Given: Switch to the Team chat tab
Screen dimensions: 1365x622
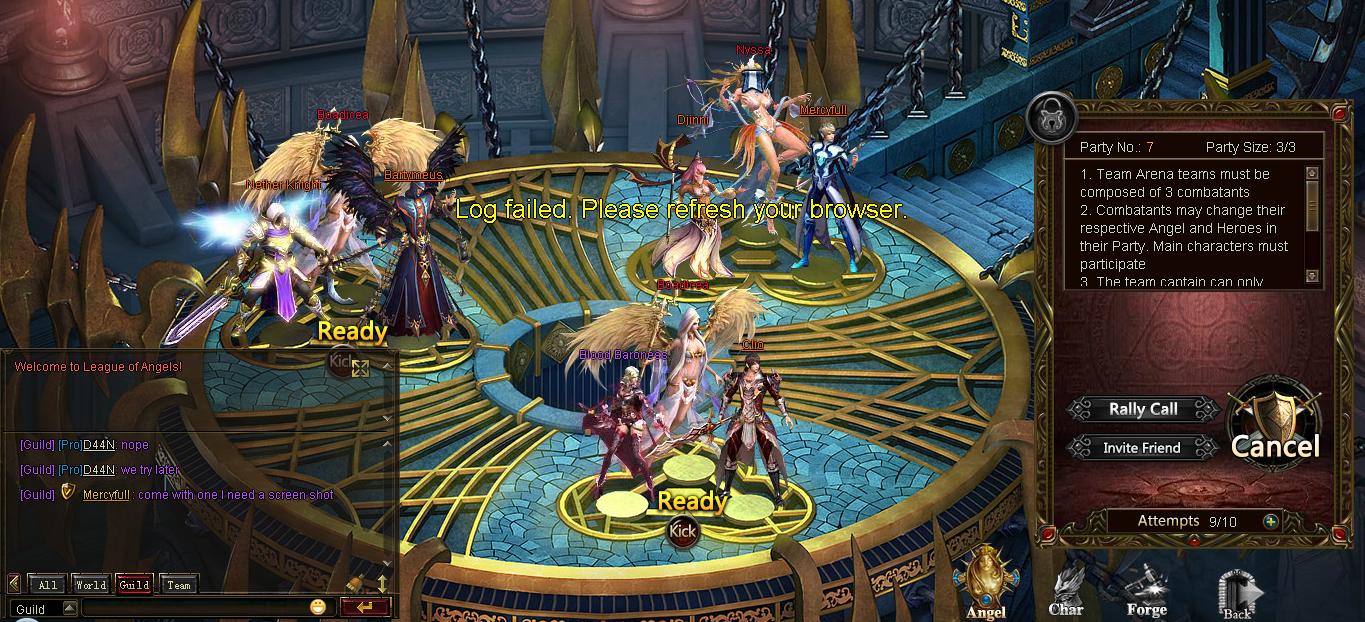Looking at the screenshot, I should [179, 585].
